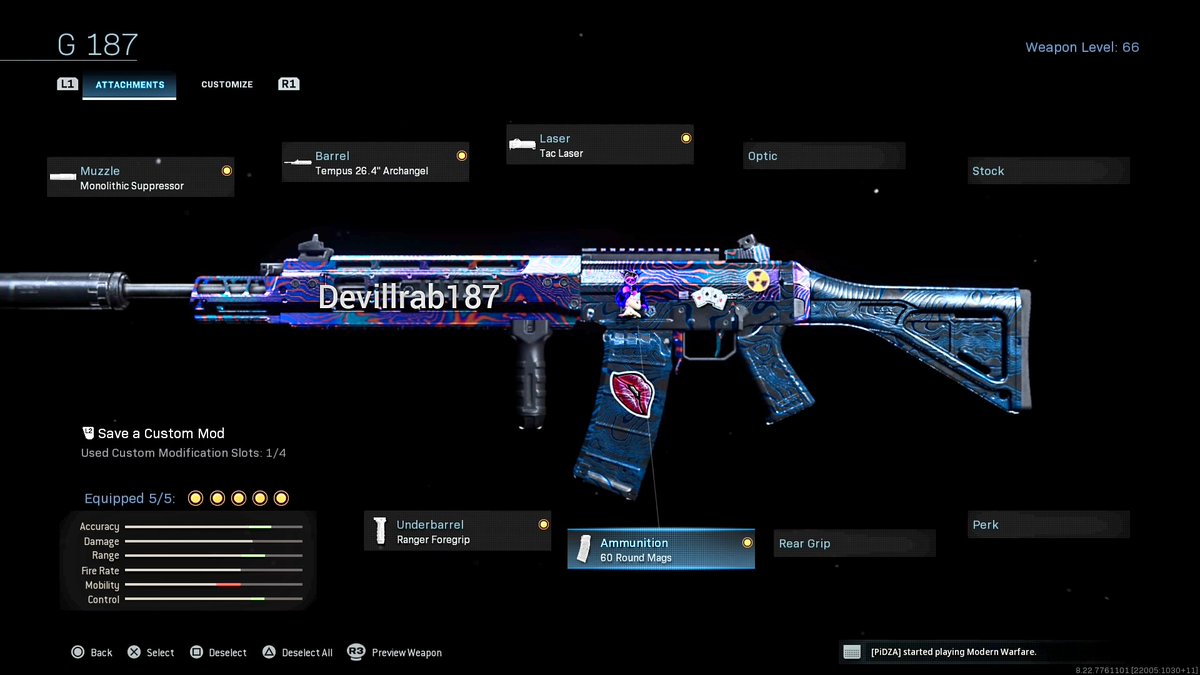Screen dimensions: 1200x675
Task: Select the Muzzle Monolithic Suppressor slot
Action: coord(140,178)
